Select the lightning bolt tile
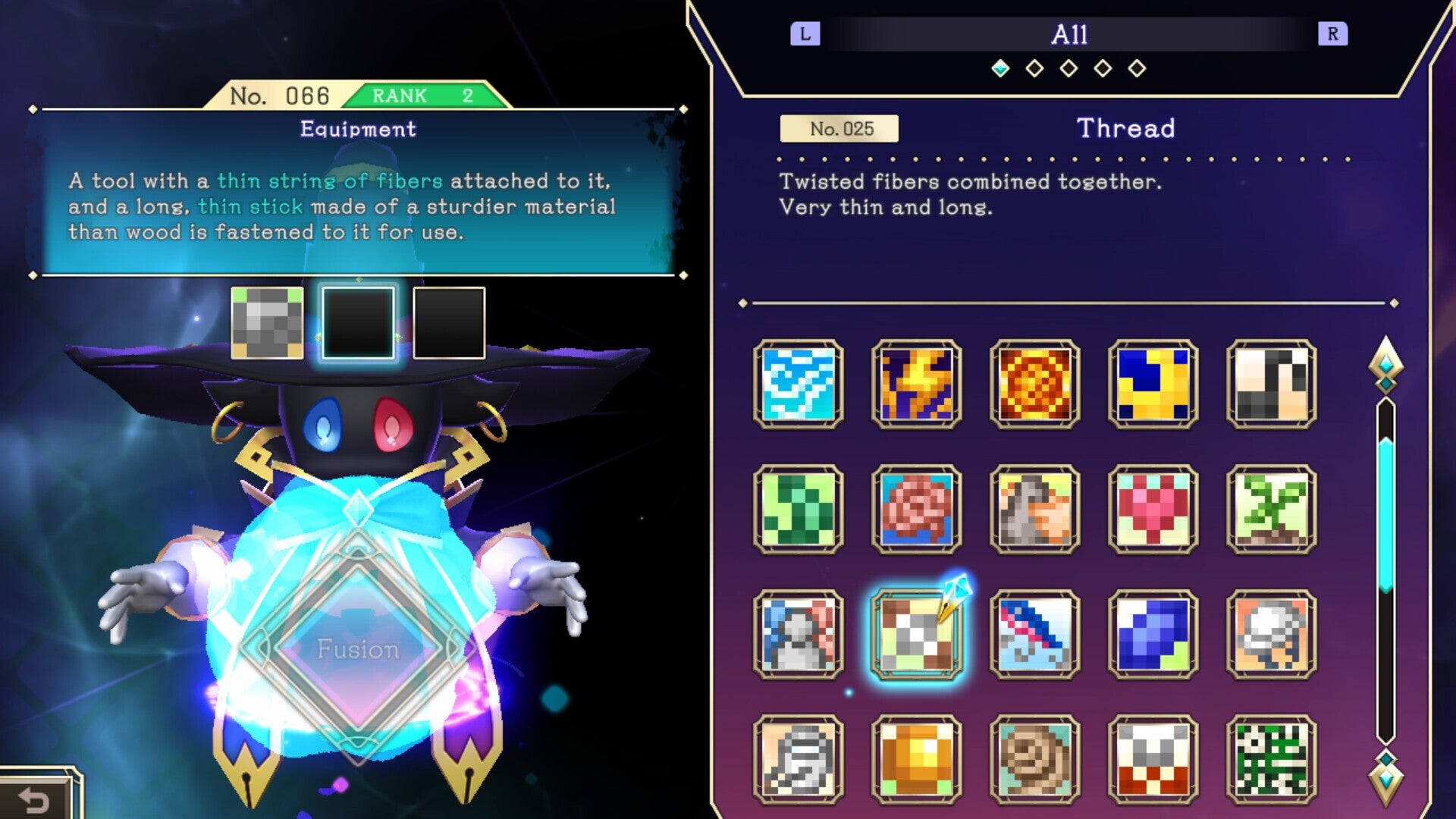 pyautogui.click(x=916, y=384)
